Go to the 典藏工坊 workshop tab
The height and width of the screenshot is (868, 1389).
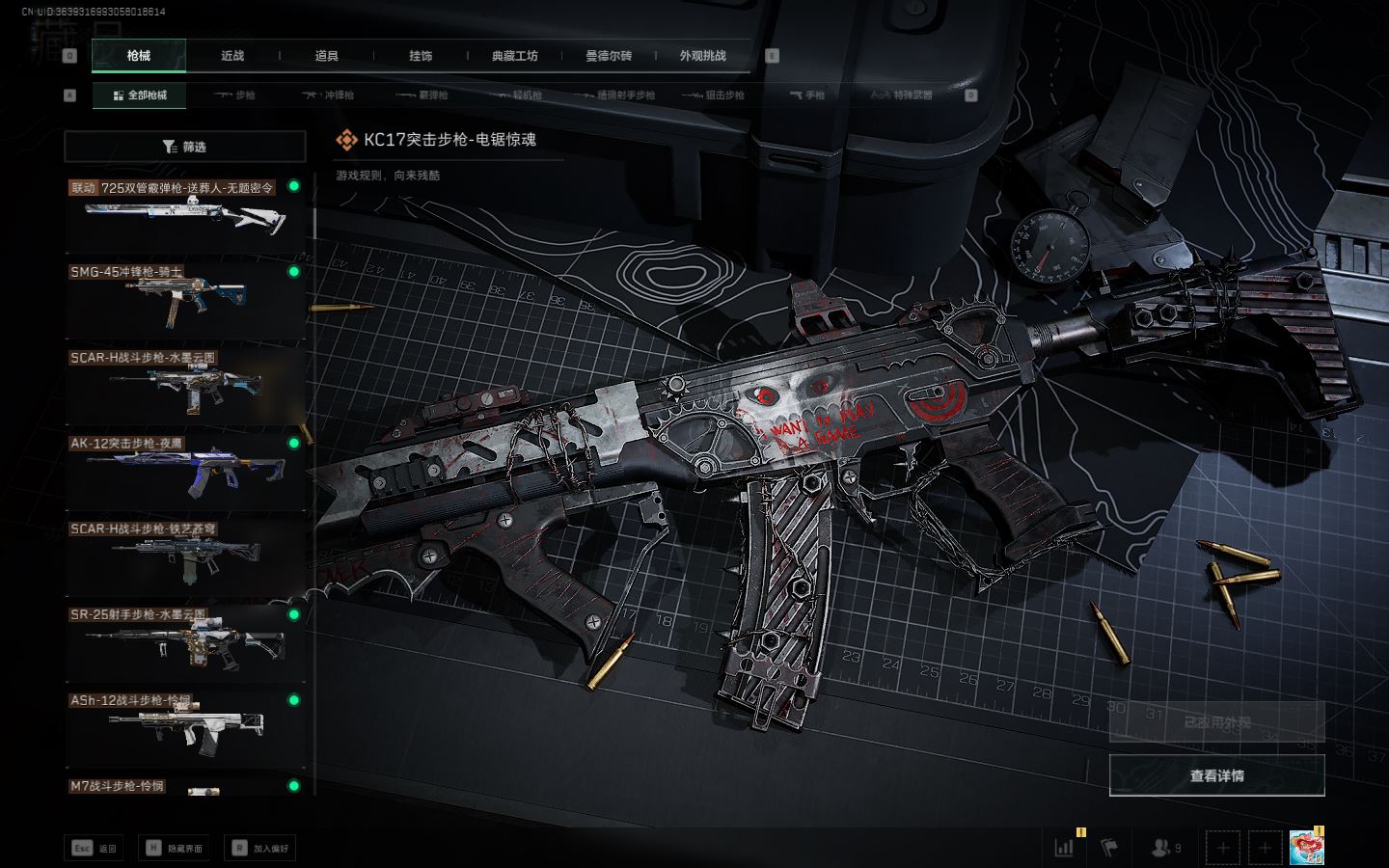coord(515,56)
